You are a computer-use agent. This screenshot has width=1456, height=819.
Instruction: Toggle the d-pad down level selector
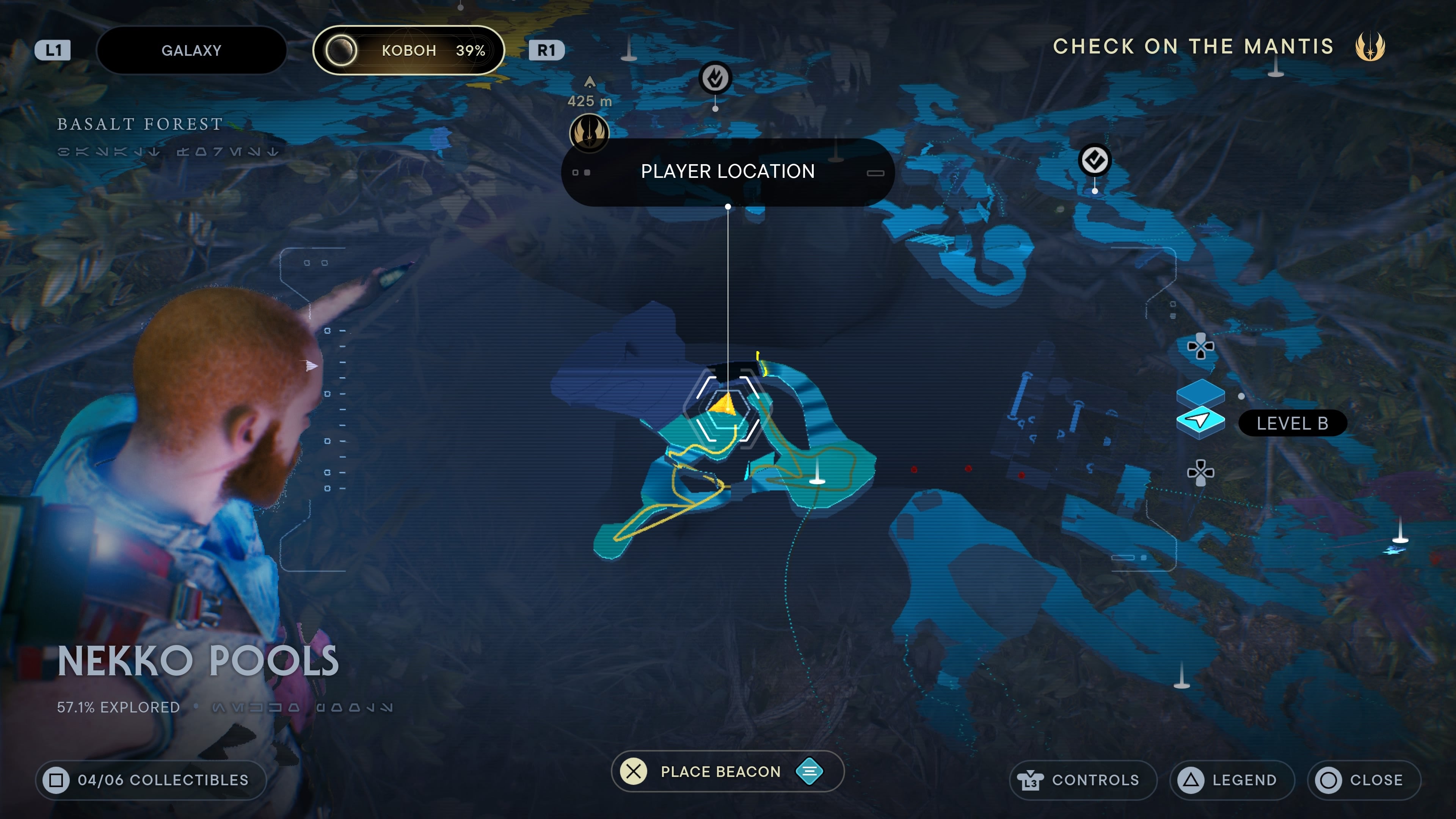pos(1200,473)
